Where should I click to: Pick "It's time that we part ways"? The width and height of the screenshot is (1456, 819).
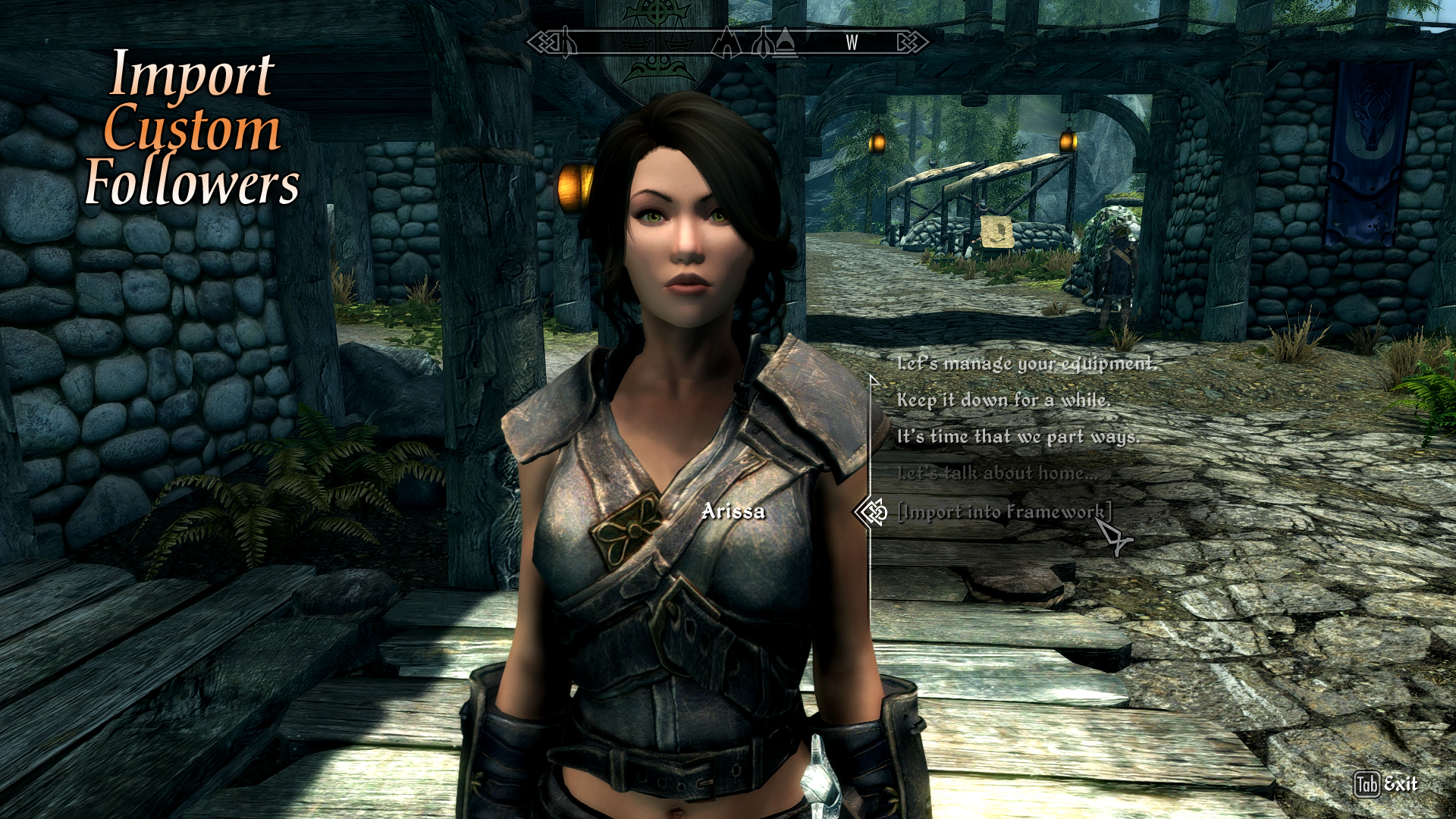coord(1018,437)
